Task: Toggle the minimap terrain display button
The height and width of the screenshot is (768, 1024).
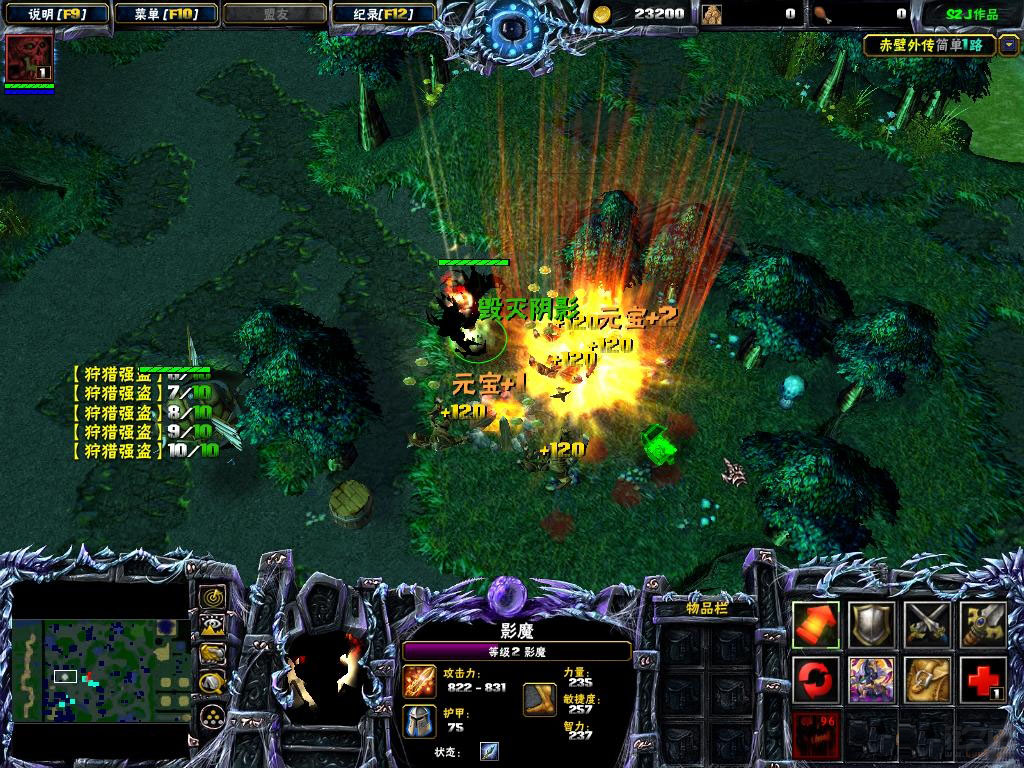Action: [x=212, y=626]
